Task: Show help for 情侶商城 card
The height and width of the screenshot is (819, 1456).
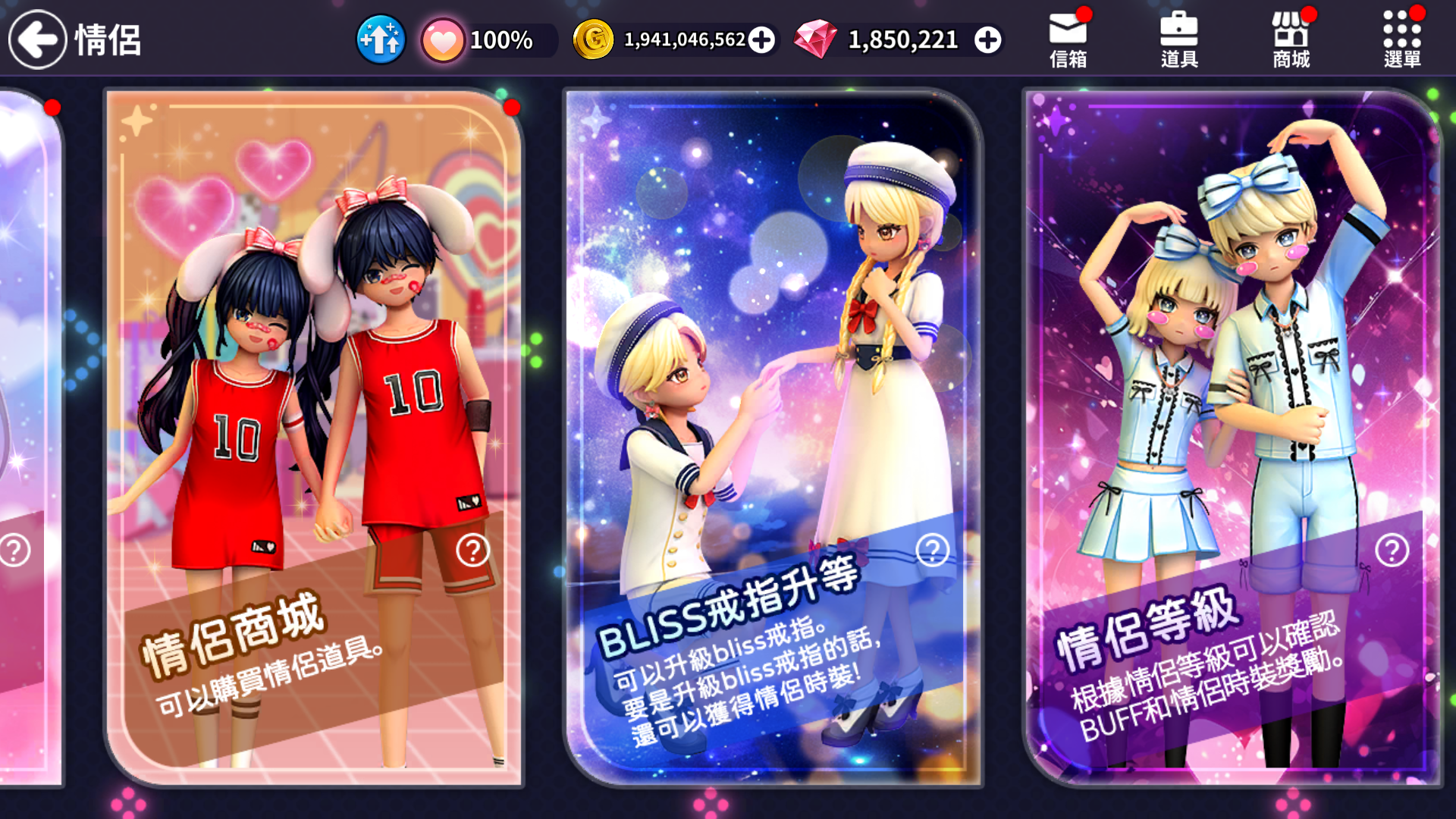Action: (472, 551)
